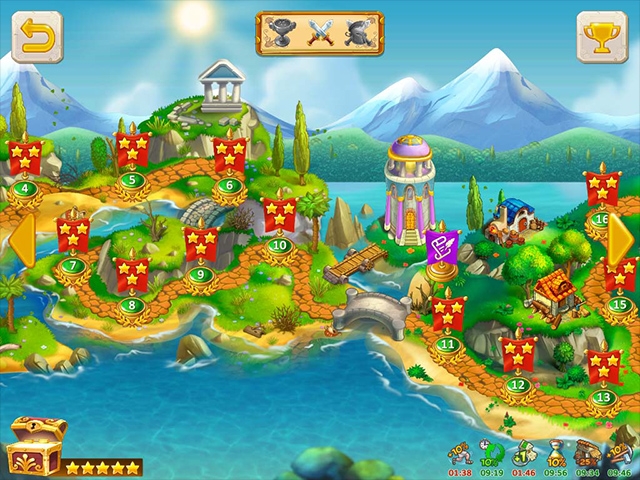Pick the winged helmet difficulty mode
The height and width of the screenshot is (480, 640).
coord(357,33)
